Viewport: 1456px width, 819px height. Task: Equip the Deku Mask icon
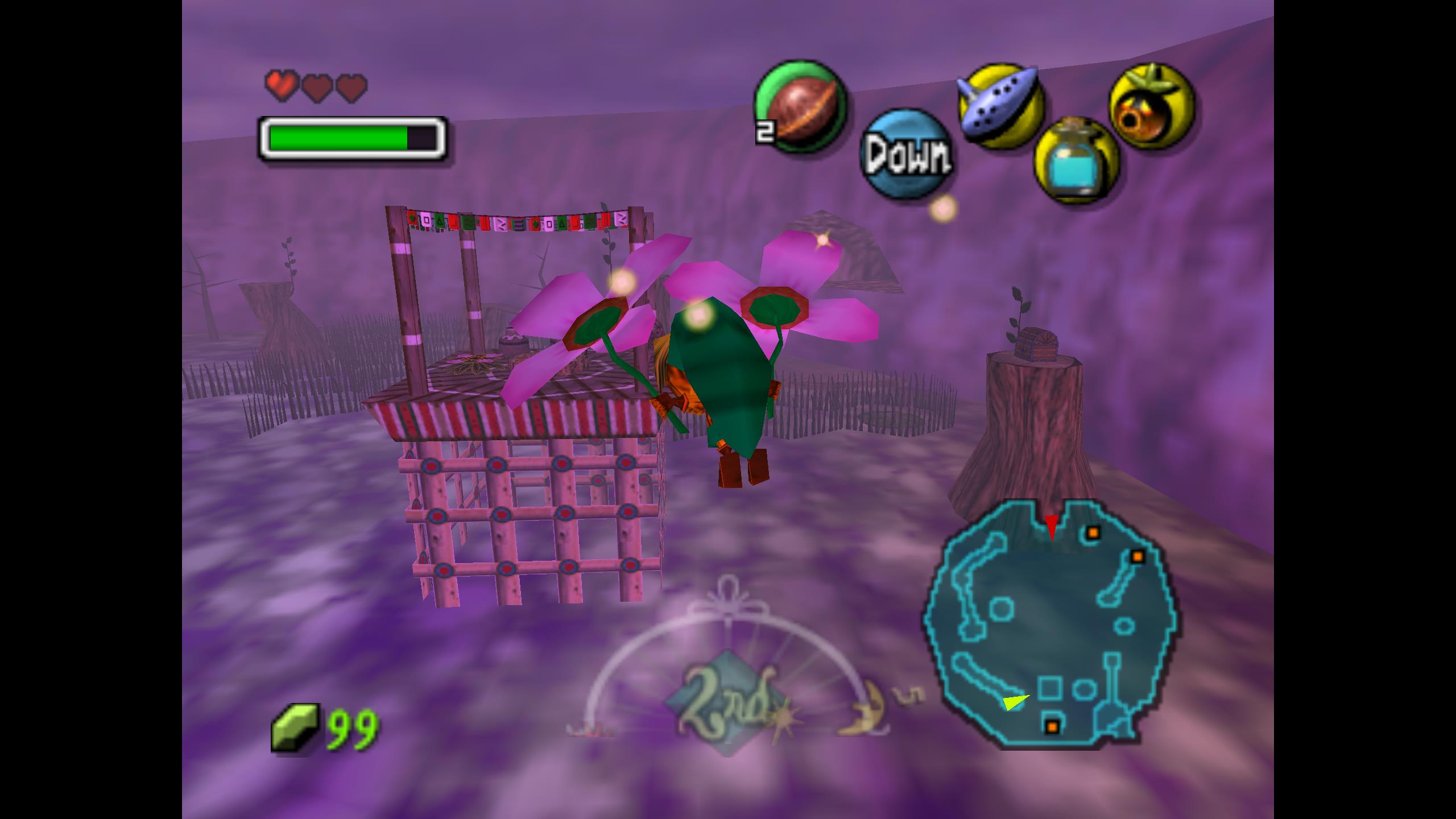pos(1151,107)
